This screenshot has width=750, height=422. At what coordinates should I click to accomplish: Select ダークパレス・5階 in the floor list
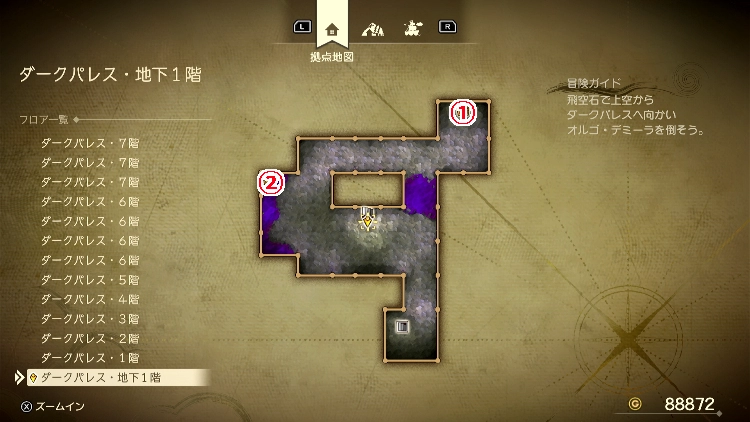[x=90, y=279]
